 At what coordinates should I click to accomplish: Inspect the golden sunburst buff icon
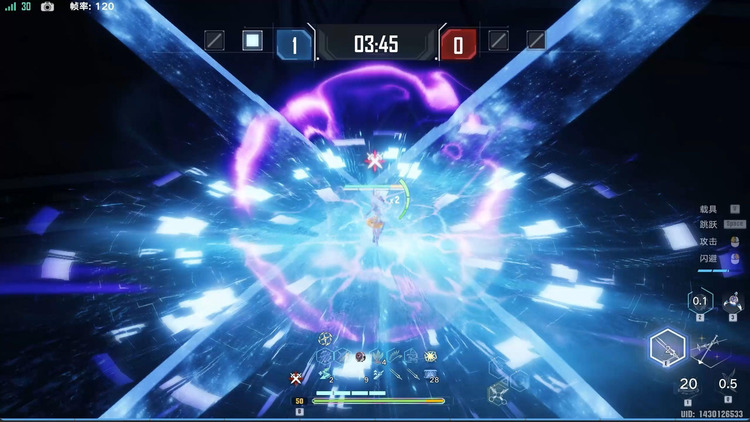coord(431,356)
